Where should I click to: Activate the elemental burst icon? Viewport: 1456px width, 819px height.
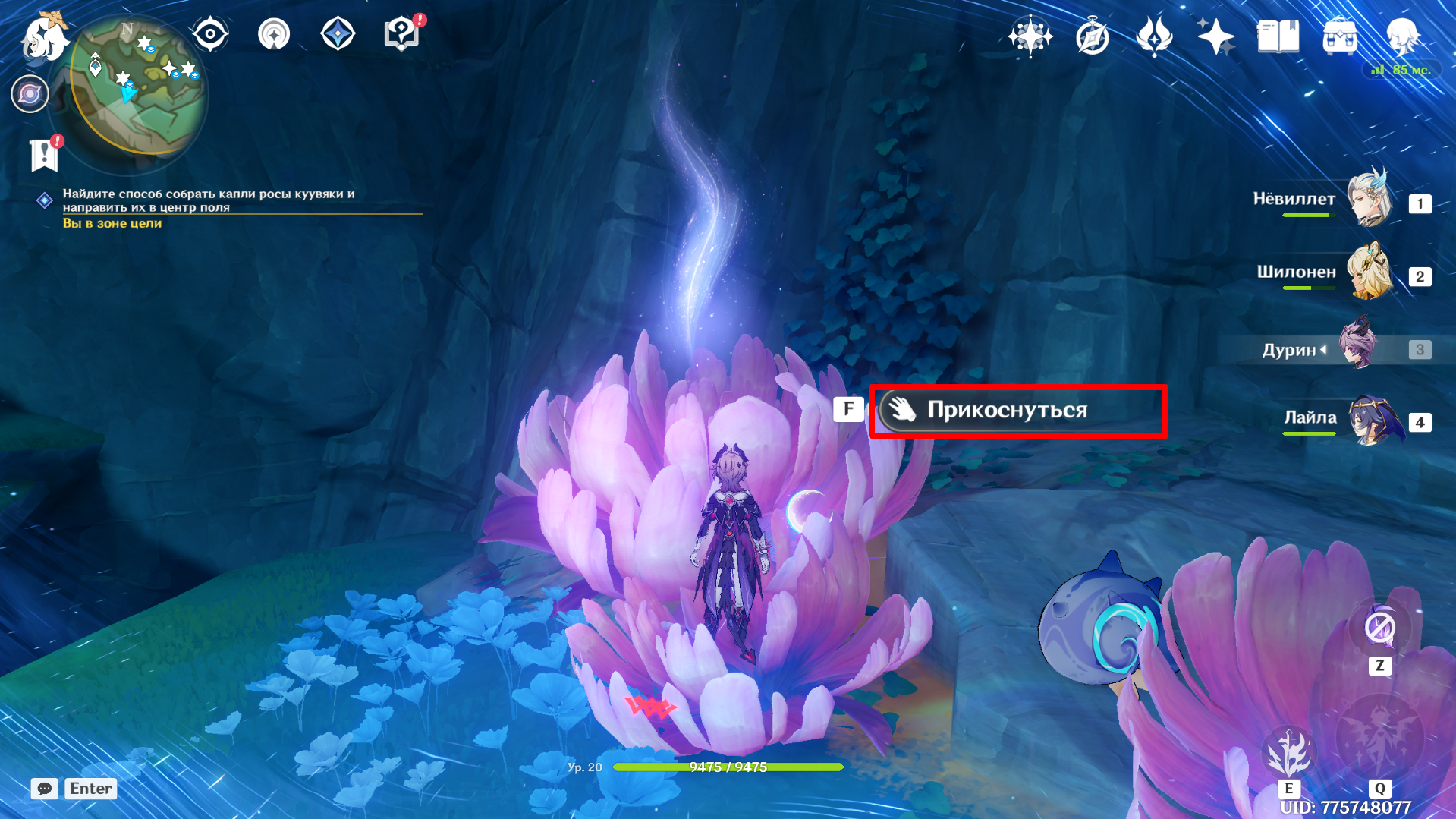1379,740
